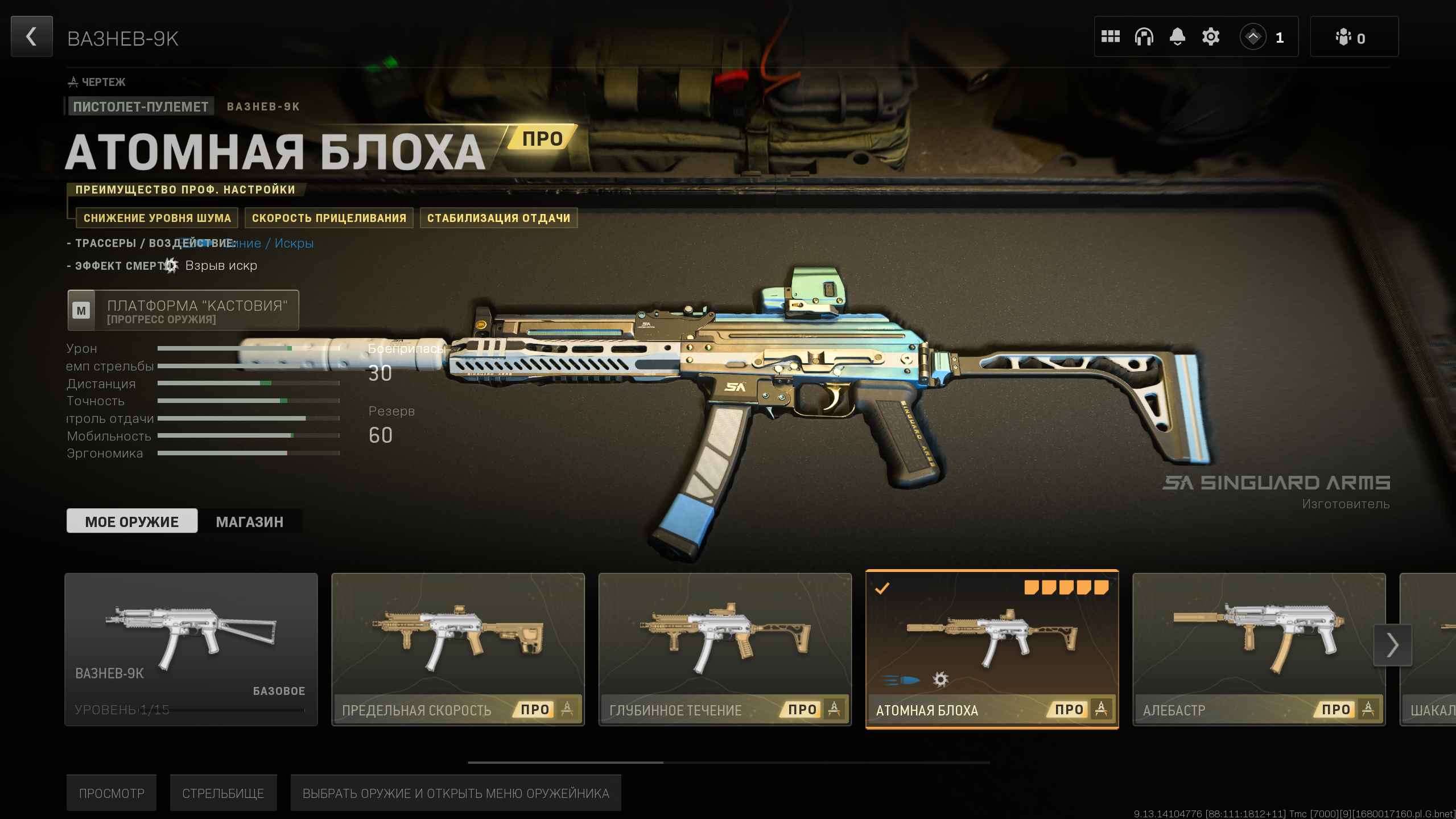Switch to the МОЕ ОРУЖИЕ tab
This screenshot has height=819, width=1456.
pyautogui.click(x=131, y=521)
